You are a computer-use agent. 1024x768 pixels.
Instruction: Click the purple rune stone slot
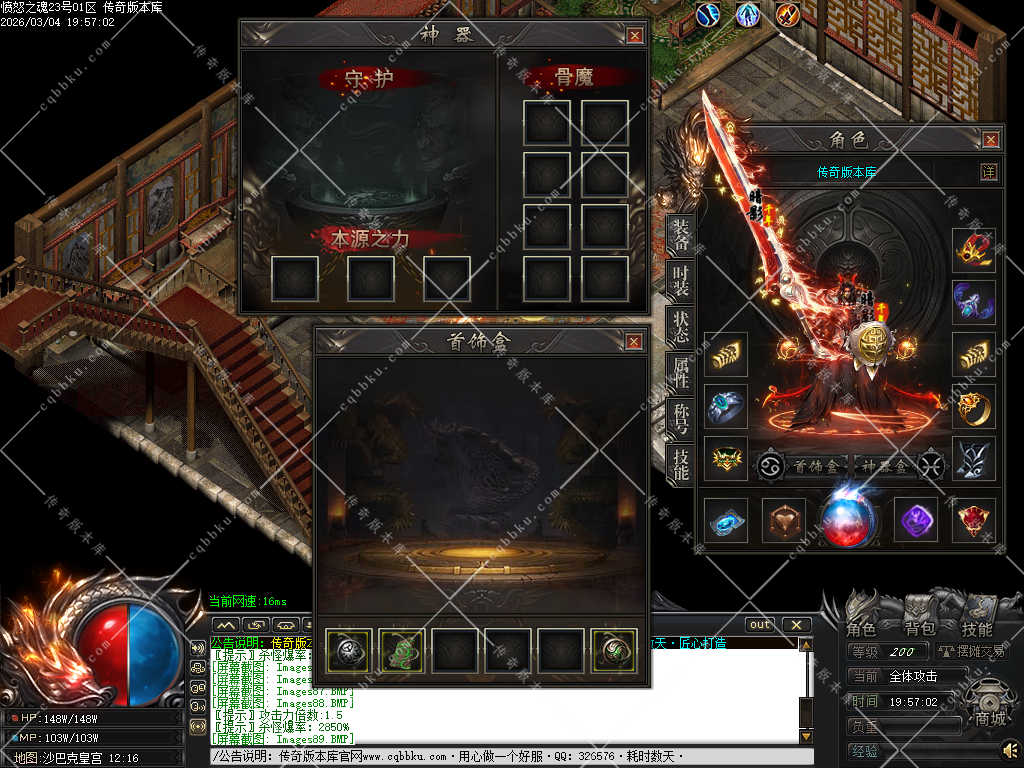[x=915, y=519]
